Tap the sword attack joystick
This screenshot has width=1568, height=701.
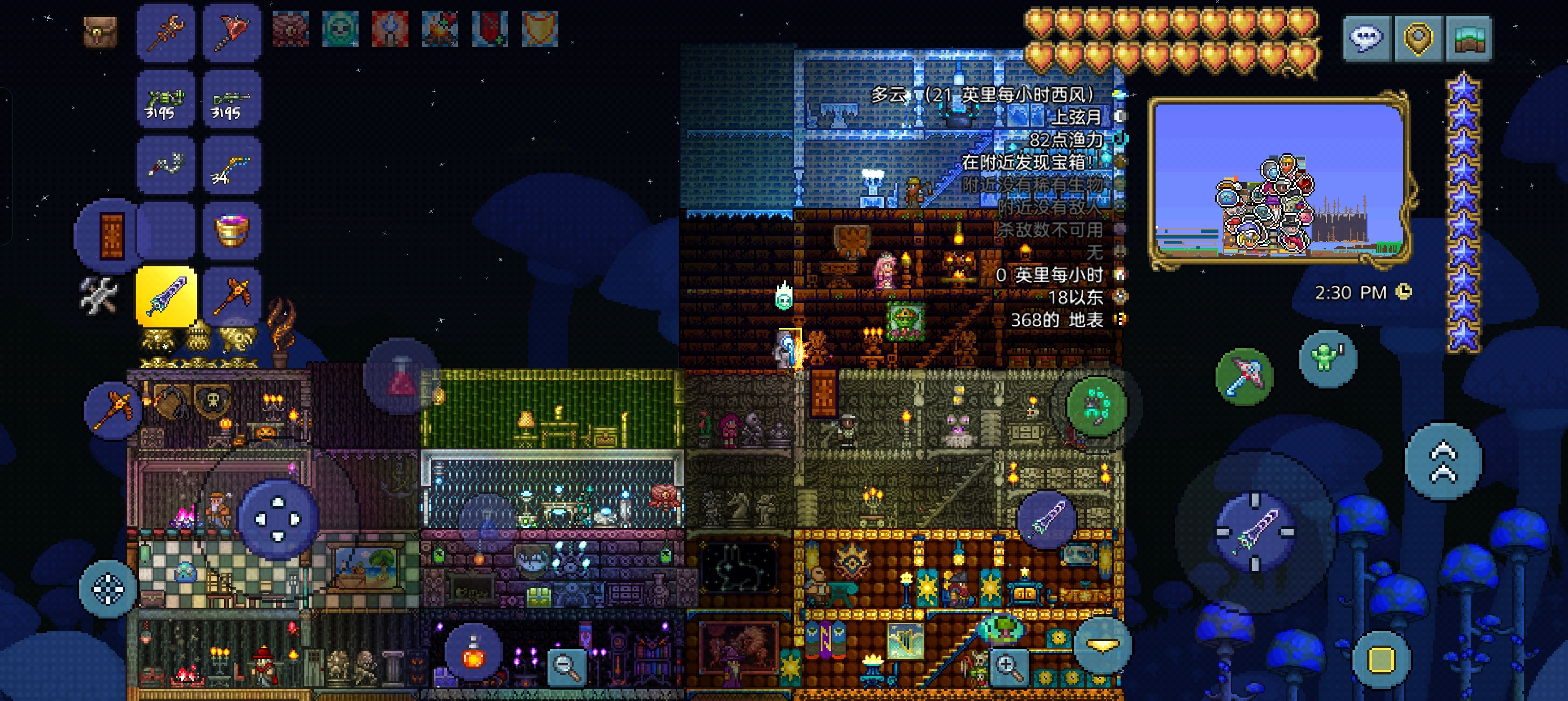[x=1255, y=532]
